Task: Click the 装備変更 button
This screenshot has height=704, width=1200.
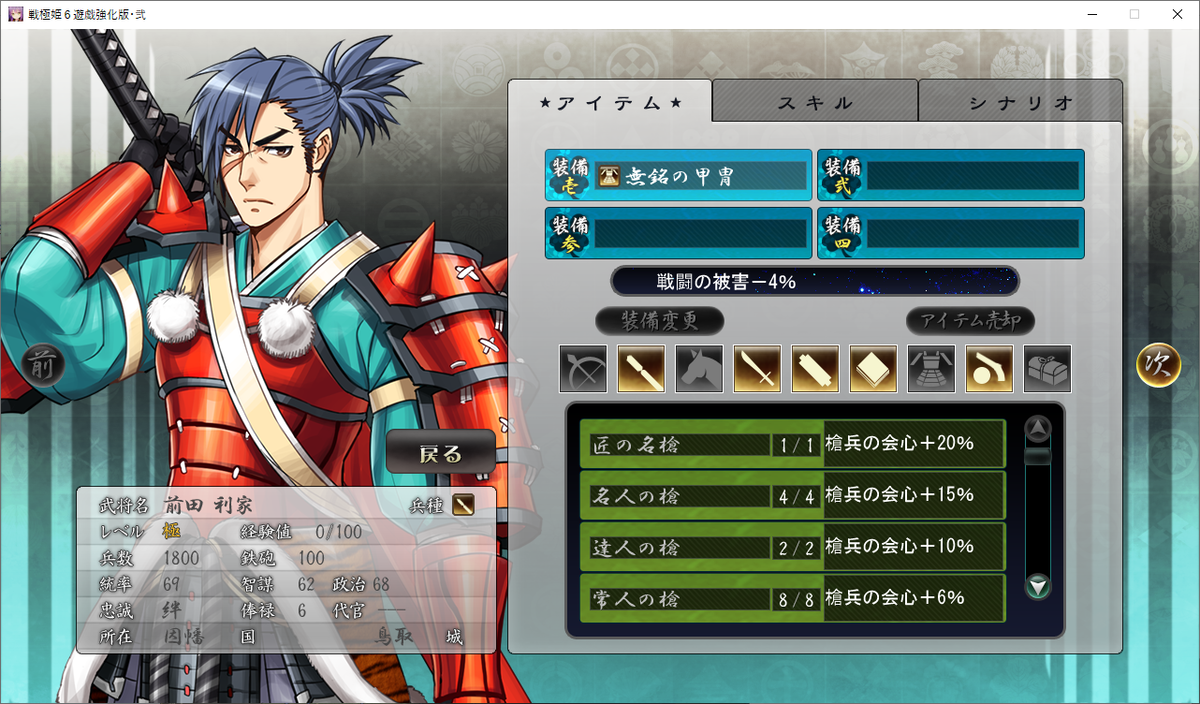Action: pyautogui.click(x=659, y=321)
